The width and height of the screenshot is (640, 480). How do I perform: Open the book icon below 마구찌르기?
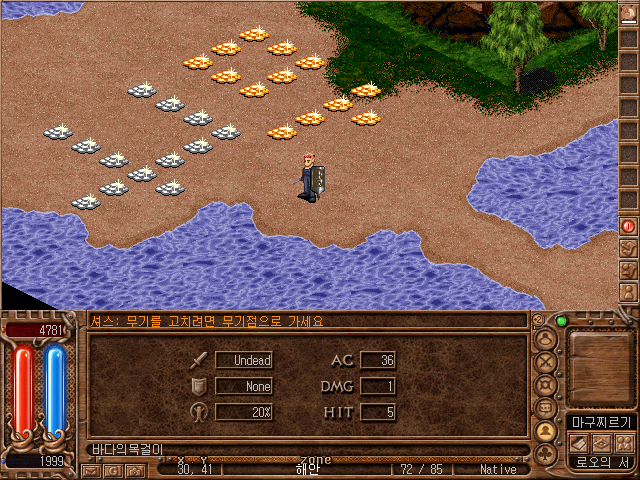click(x=577, y=443)
